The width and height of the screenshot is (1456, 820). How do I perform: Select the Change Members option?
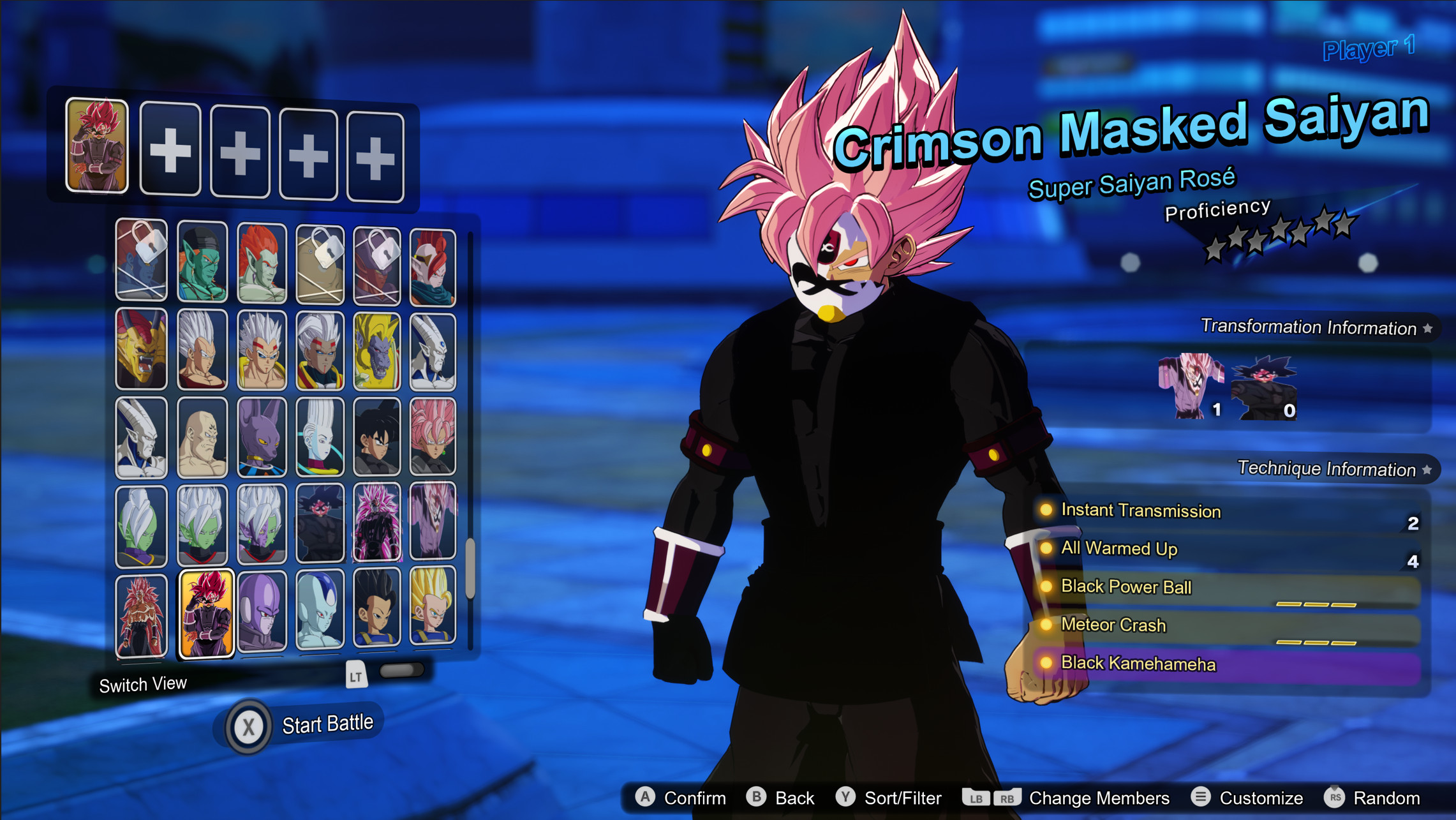1098,796
